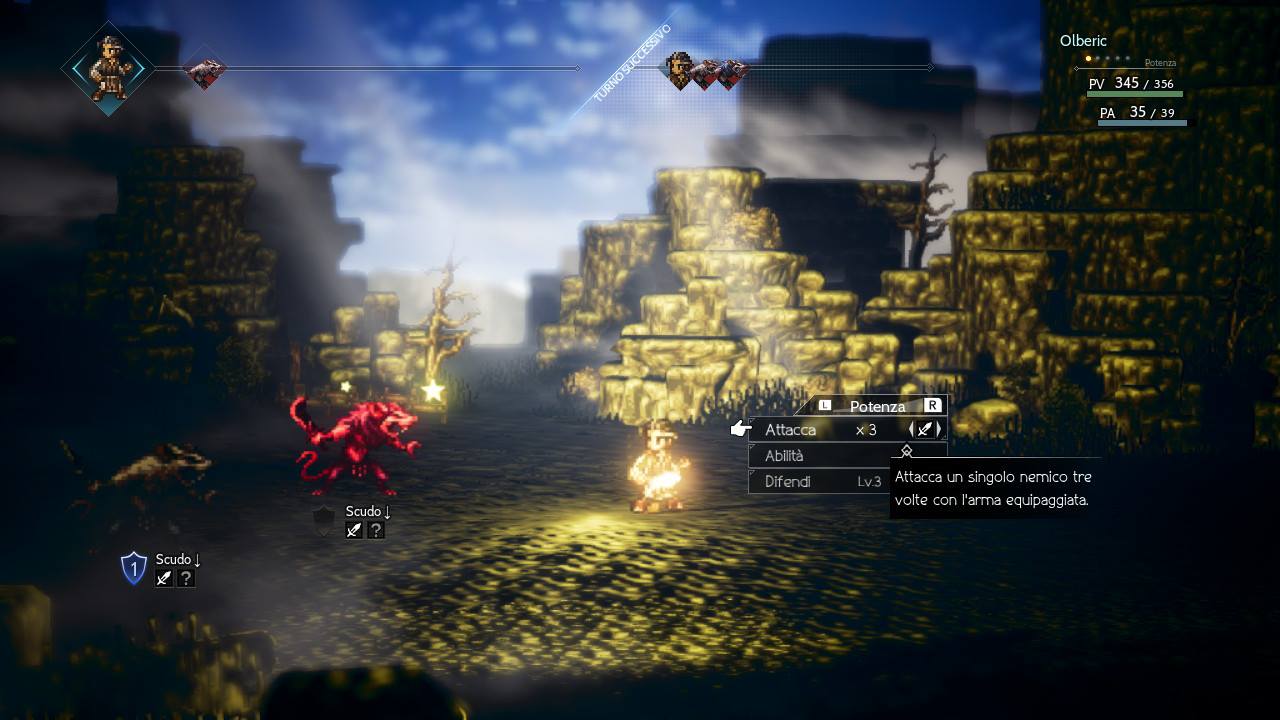Open the Abilità menu
The height and width of the screenshot is (720, 1280).
(784, 456)
